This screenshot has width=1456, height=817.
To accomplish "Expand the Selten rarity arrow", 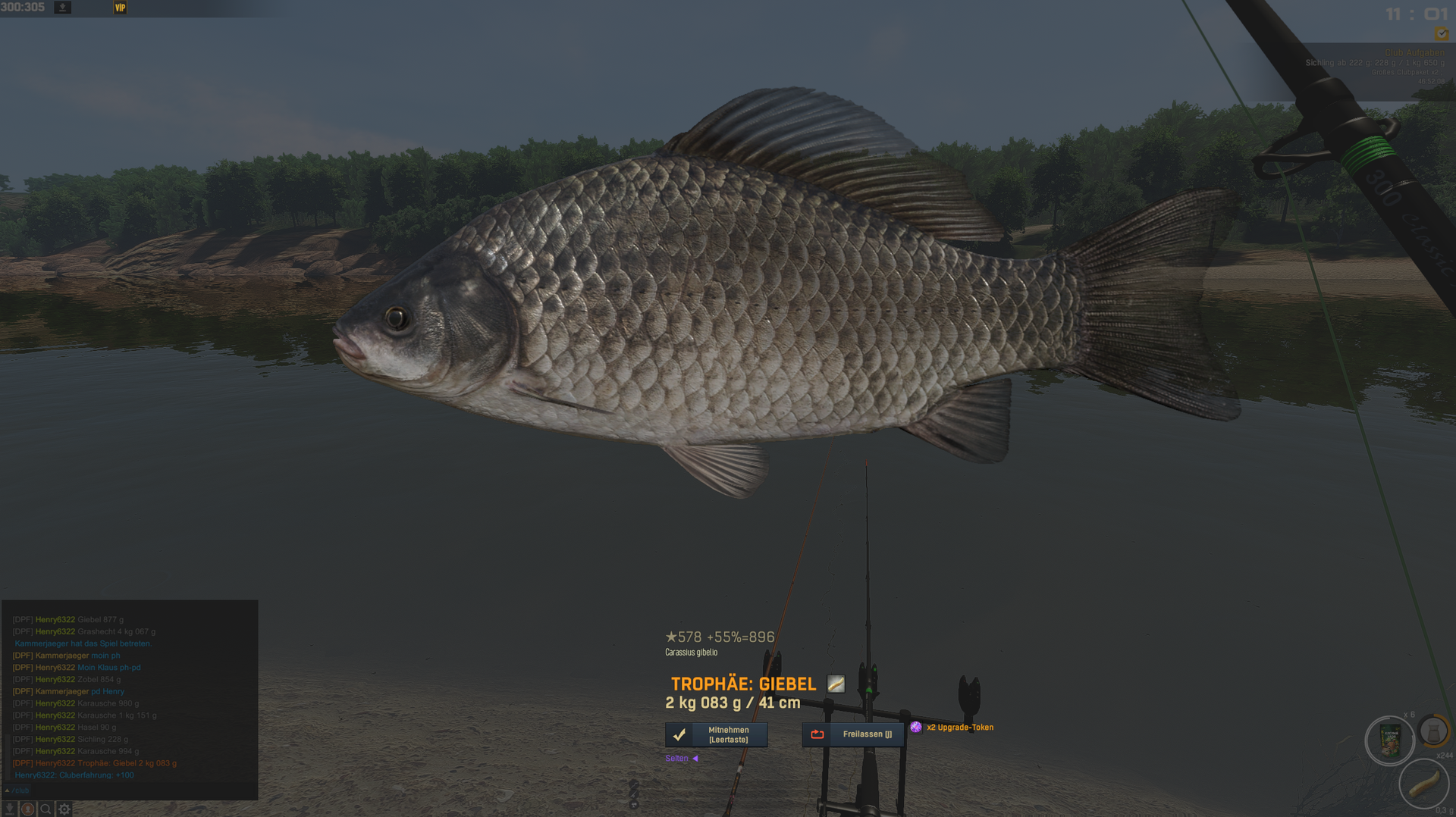I will coord(695,759).
